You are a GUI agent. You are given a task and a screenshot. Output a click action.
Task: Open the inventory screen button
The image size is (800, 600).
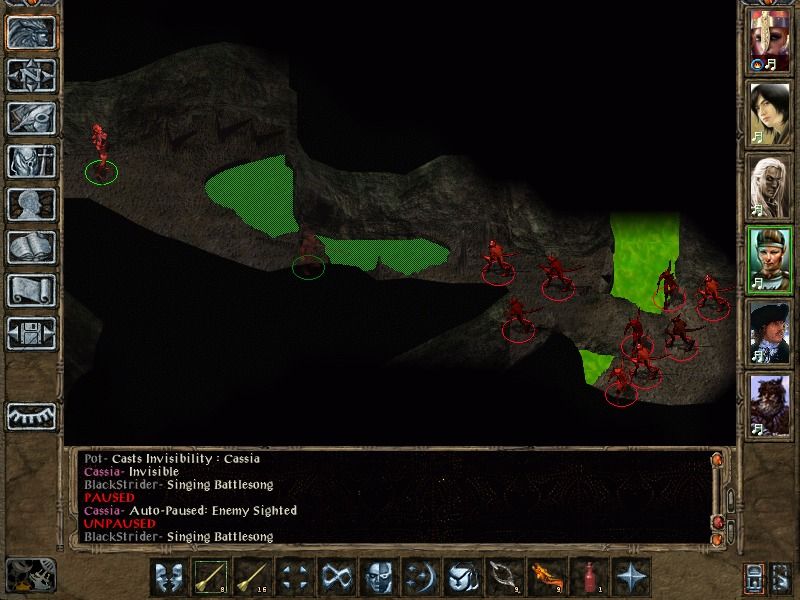click(30, 161)
